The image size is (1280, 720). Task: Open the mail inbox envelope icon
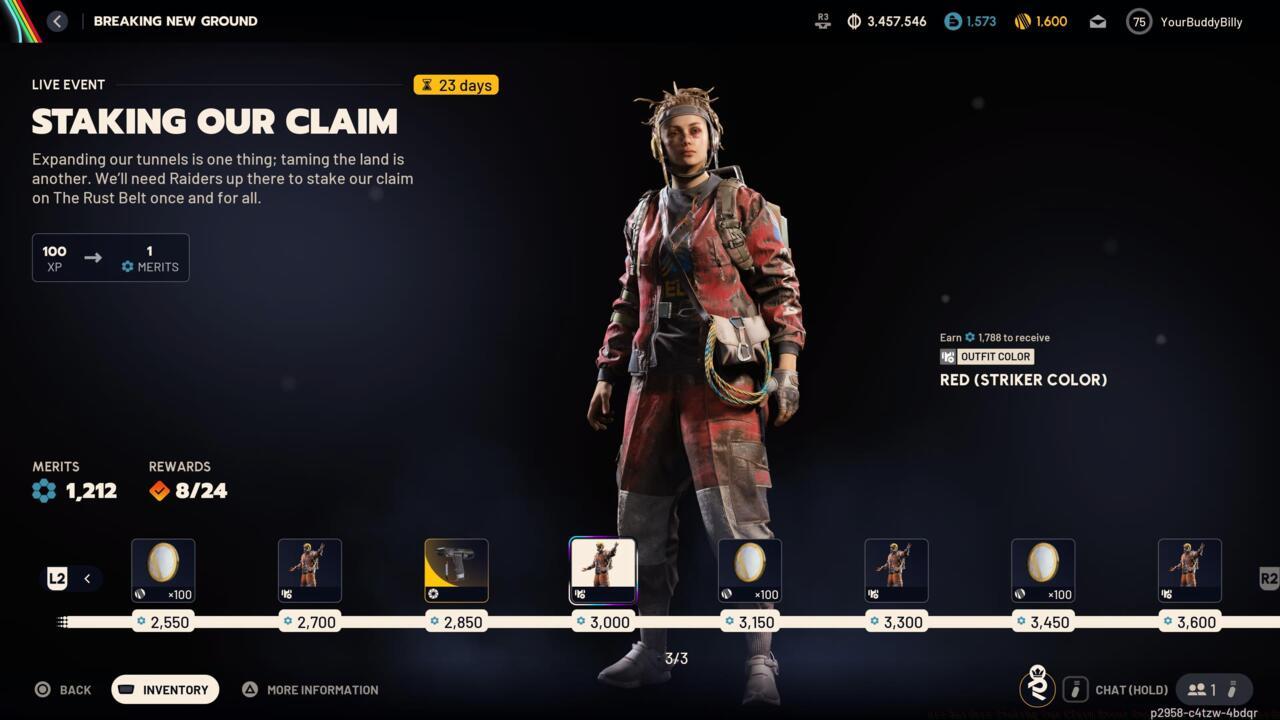tap(1097, 21)
